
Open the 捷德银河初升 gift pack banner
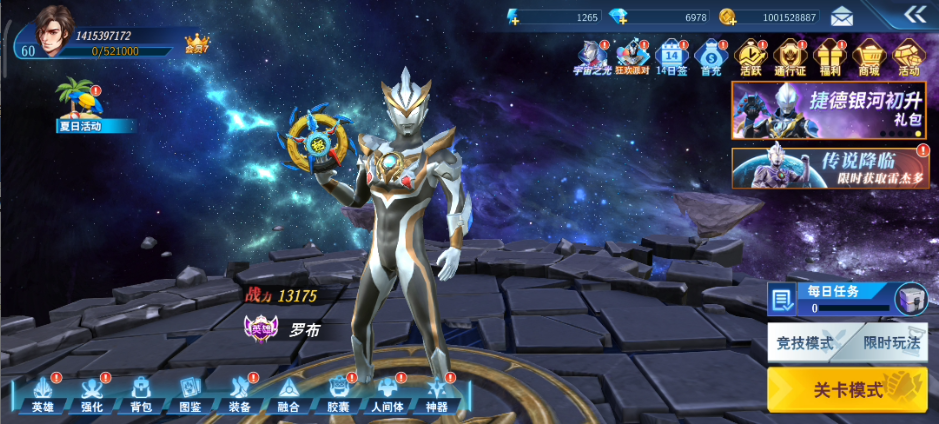pyautogui.click(x=829, y=110)
